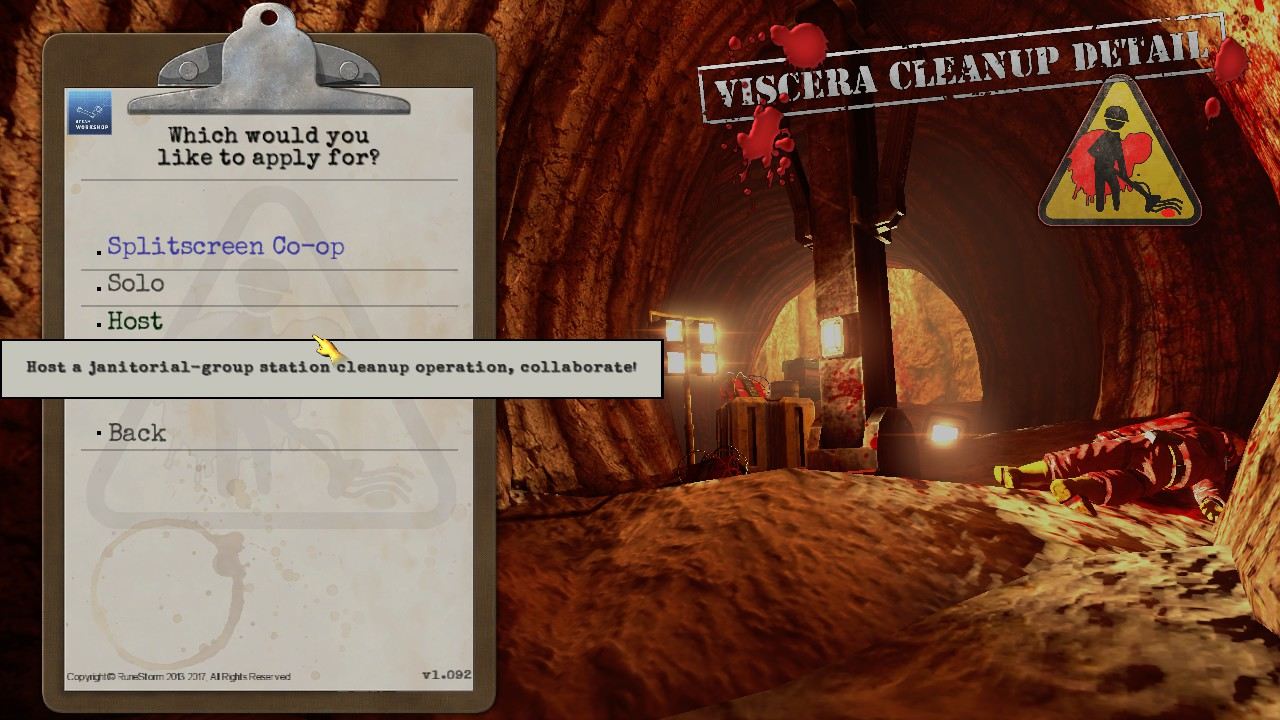Select the Splitscreen Co-op mode
Viewport: 1280px width, 720px height.
coord(227,246)
